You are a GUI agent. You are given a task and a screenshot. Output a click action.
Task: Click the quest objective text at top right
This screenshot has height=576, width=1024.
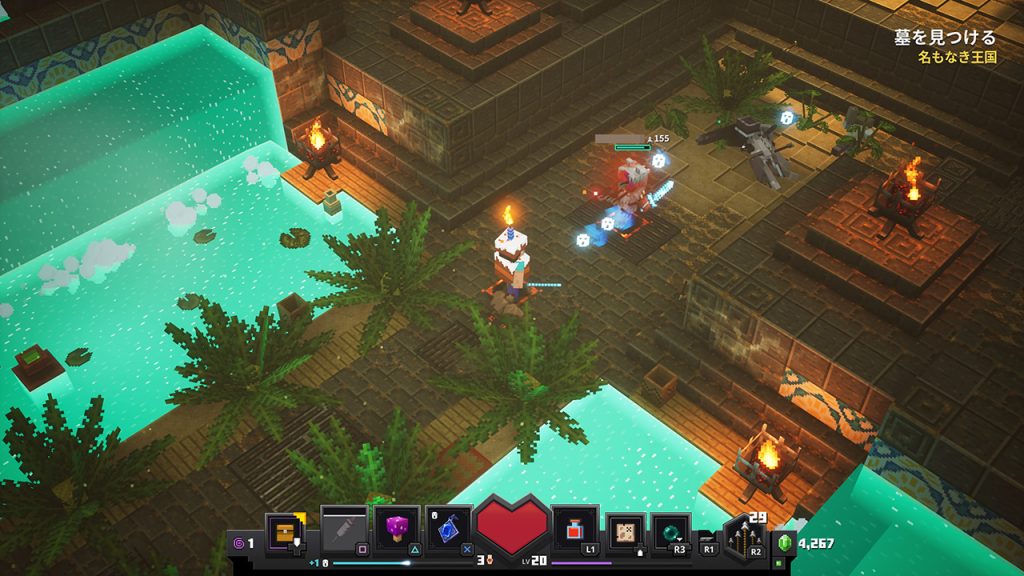tap(945, 38)
